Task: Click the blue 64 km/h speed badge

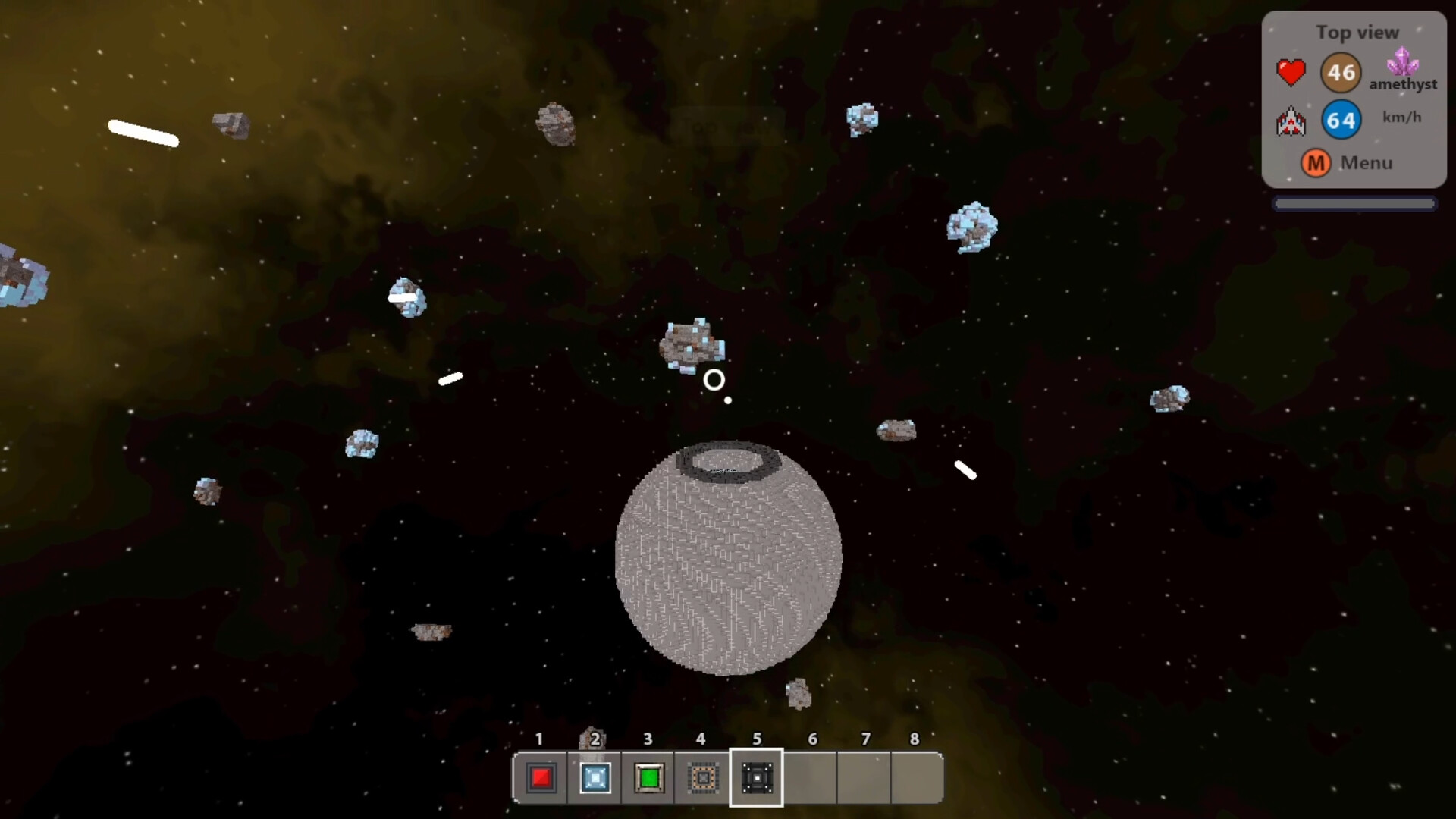Action: (1341, 119)
